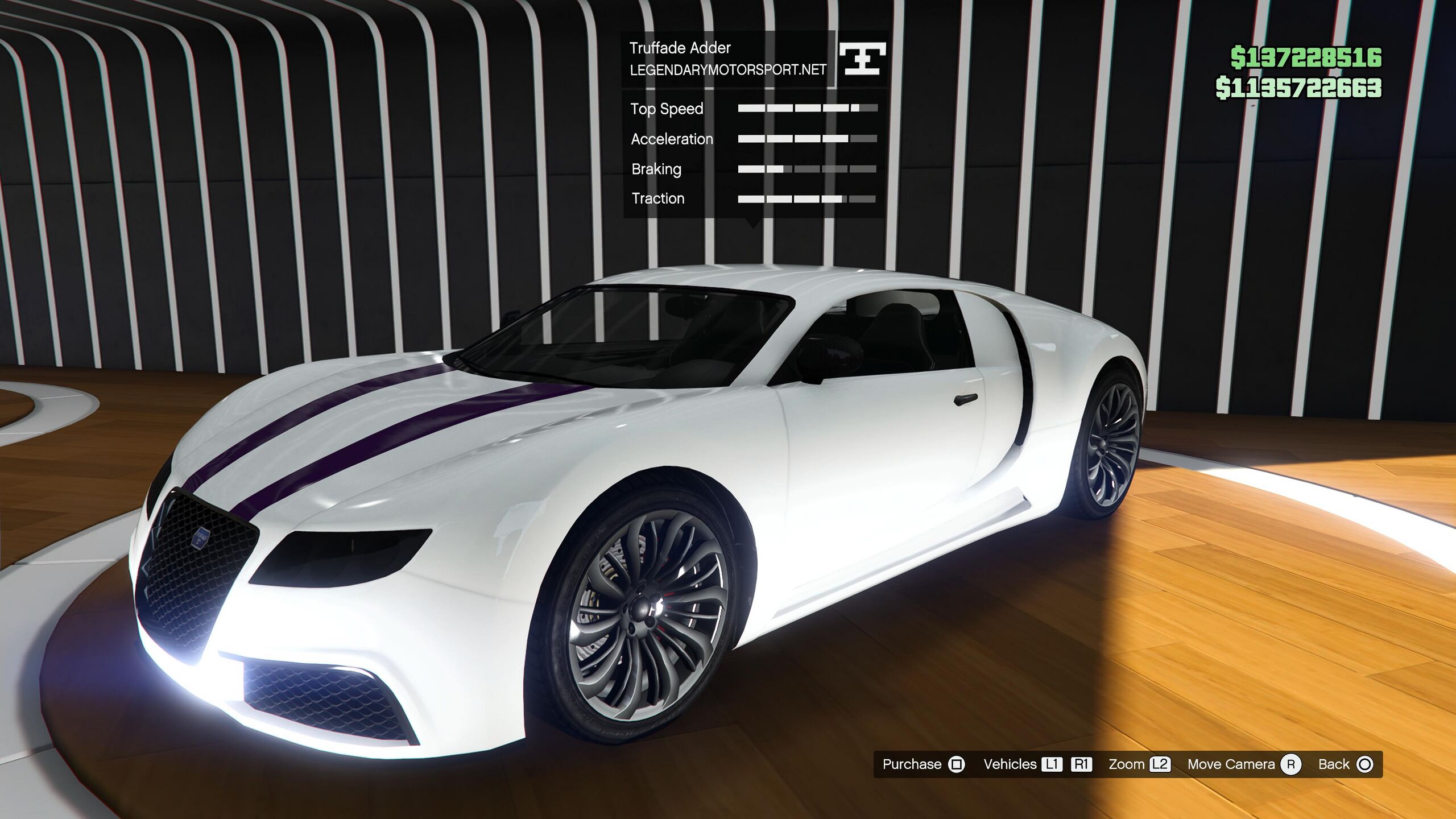Select the Purchase option in the bottom bar
This screenshot has width=1456, height=819.
[923, 764]
